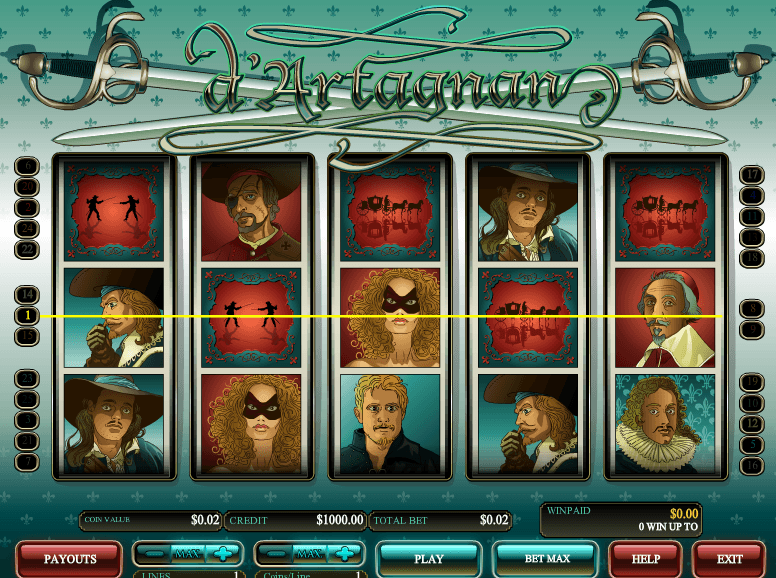776x578 pixels.
Task: Decrease coins per line with minus
Action: coord(273,553)
